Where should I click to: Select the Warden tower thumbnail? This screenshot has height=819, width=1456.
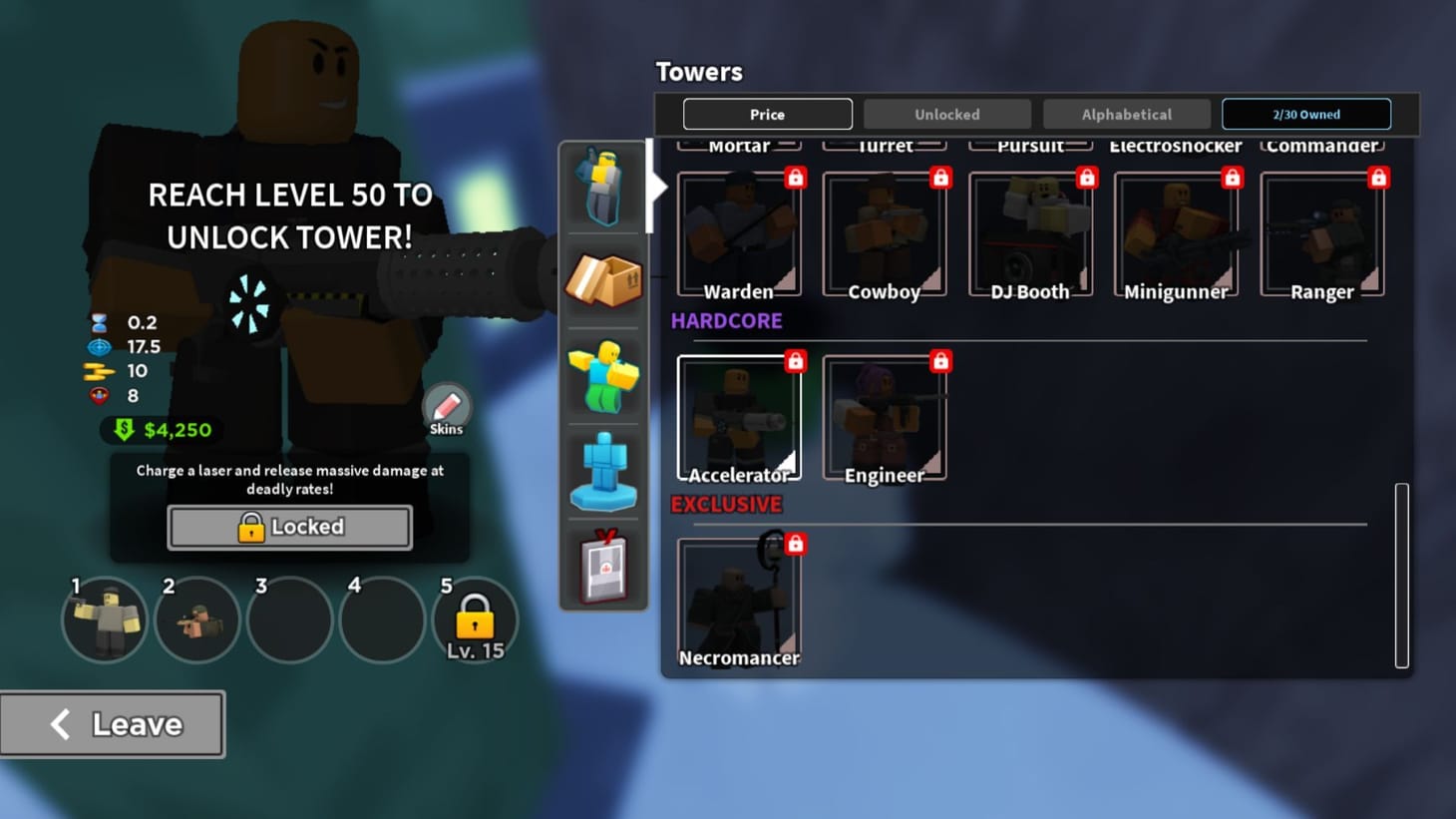click(x=738, y=231)
